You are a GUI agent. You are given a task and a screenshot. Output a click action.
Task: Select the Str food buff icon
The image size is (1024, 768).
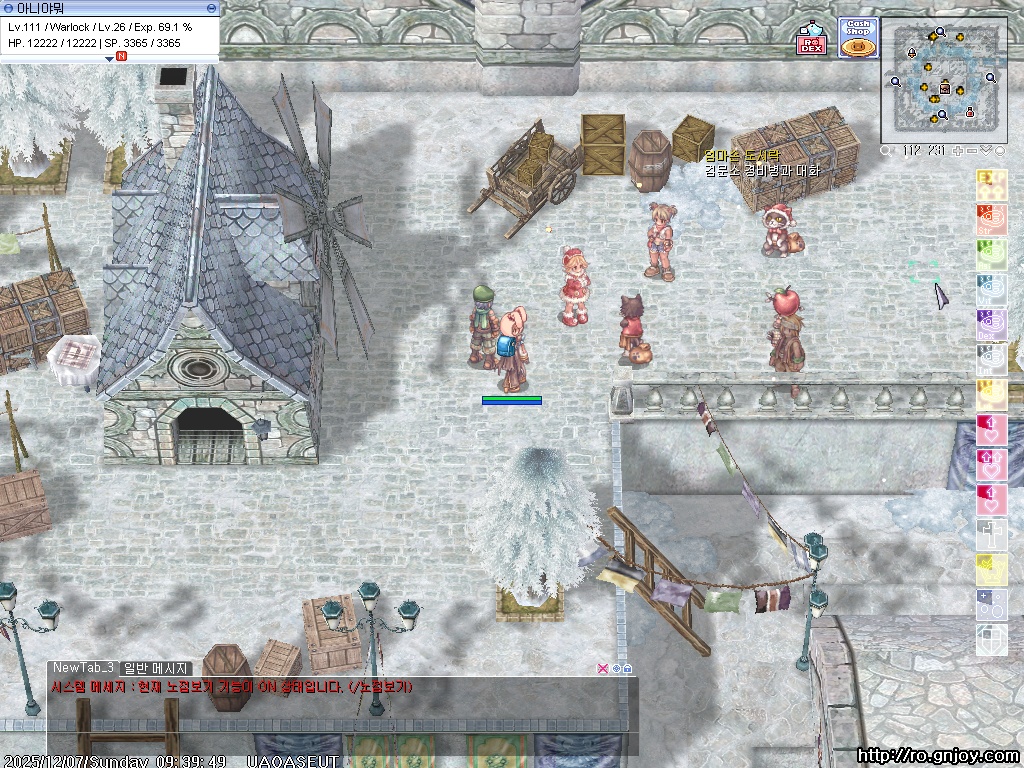pyautogui.click(x=991, y=218)
